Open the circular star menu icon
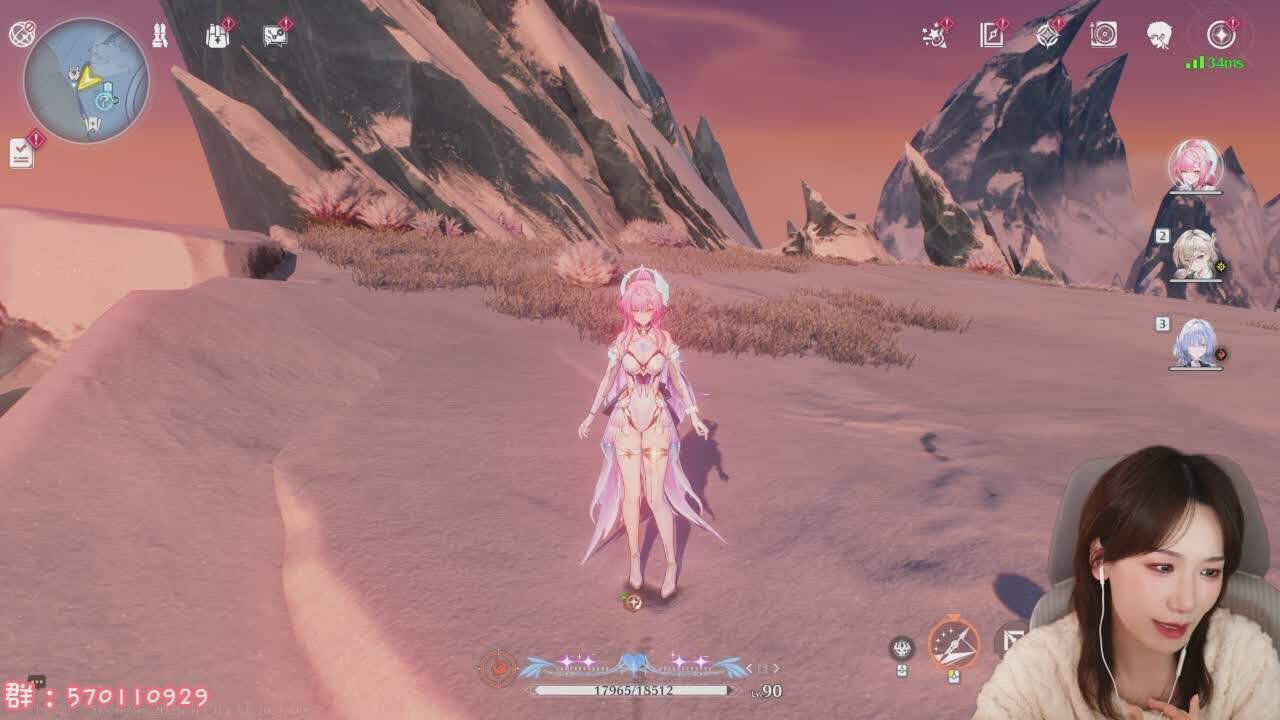Viewport: 1280px width, 720px height. click(x=1220, y=35)
